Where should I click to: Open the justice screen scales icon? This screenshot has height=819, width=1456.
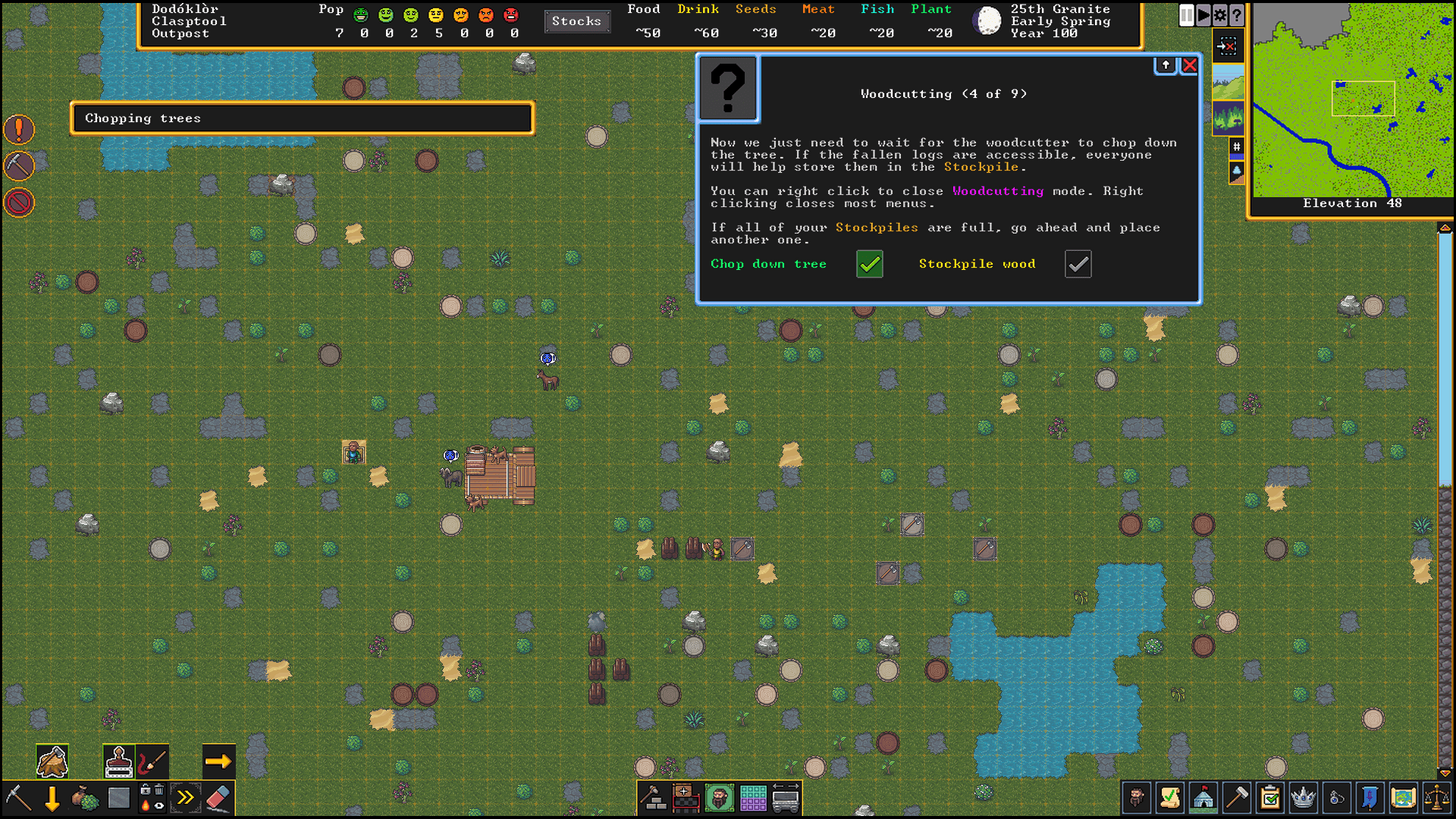tap(1436, 798)
